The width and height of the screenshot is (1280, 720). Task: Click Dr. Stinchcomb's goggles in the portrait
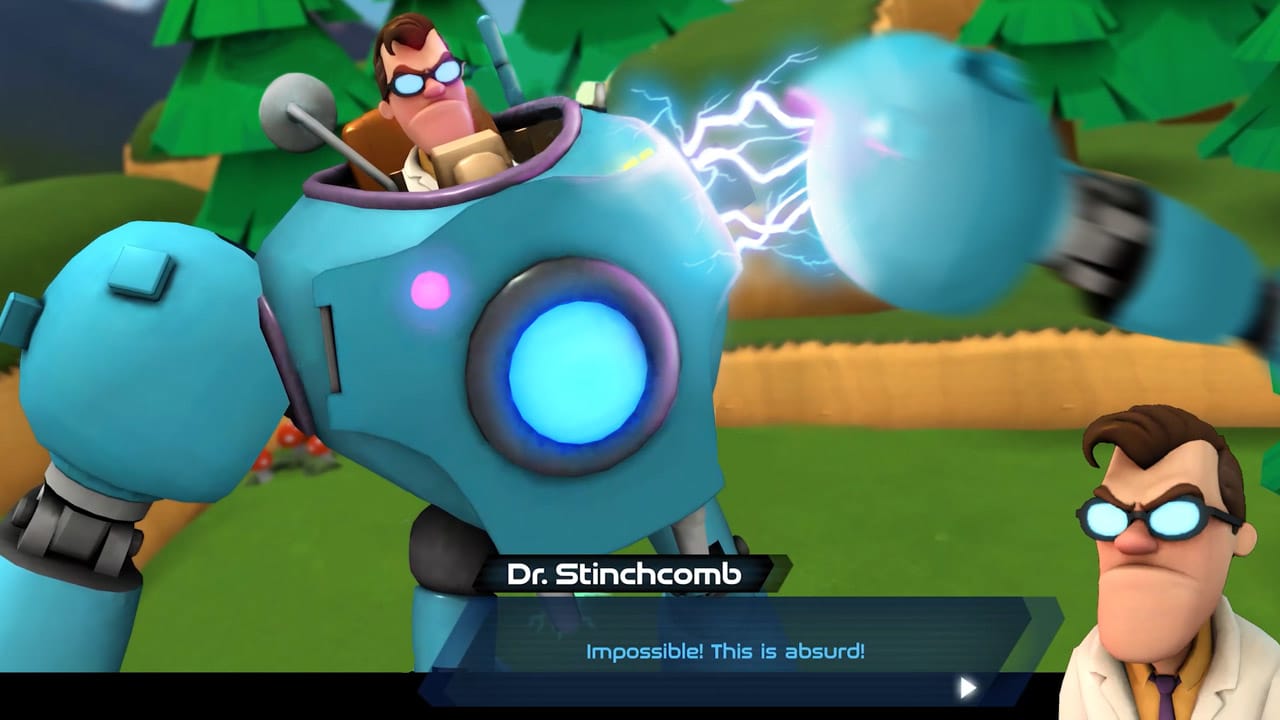[x=1140, y=517]
